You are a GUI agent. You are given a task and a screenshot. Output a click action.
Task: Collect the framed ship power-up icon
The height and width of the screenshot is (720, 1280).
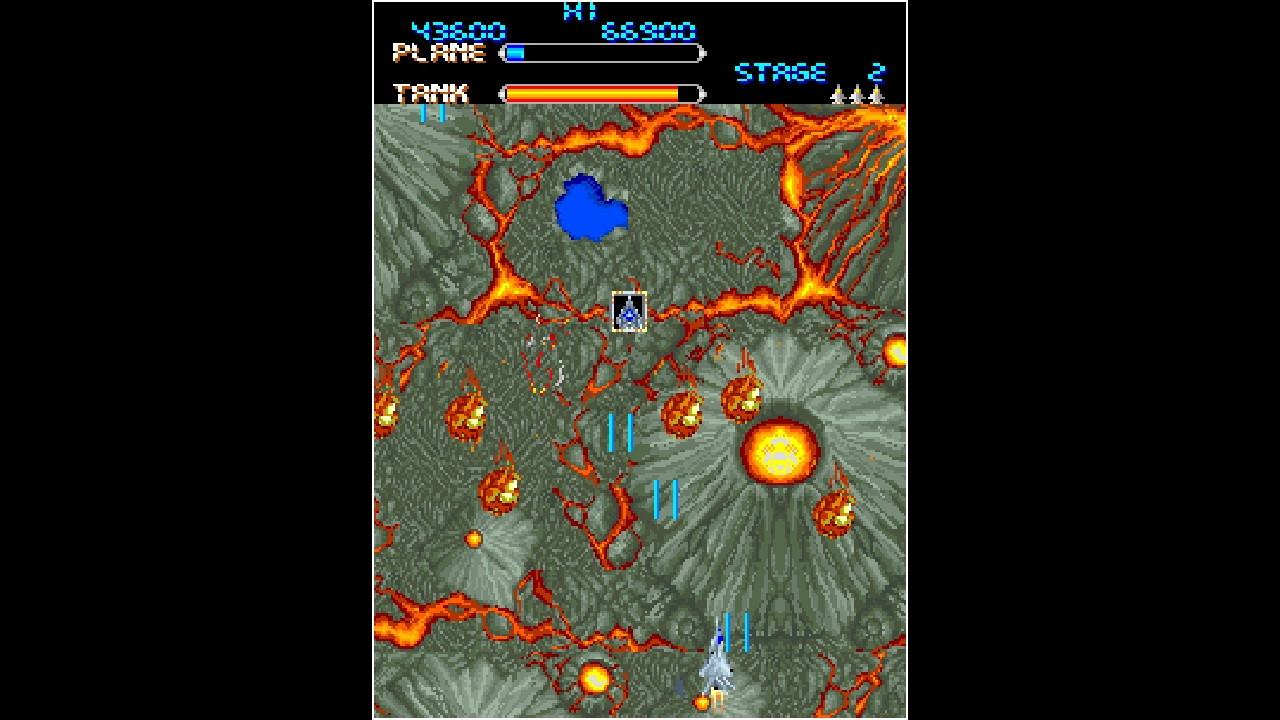tap(630, 310)
